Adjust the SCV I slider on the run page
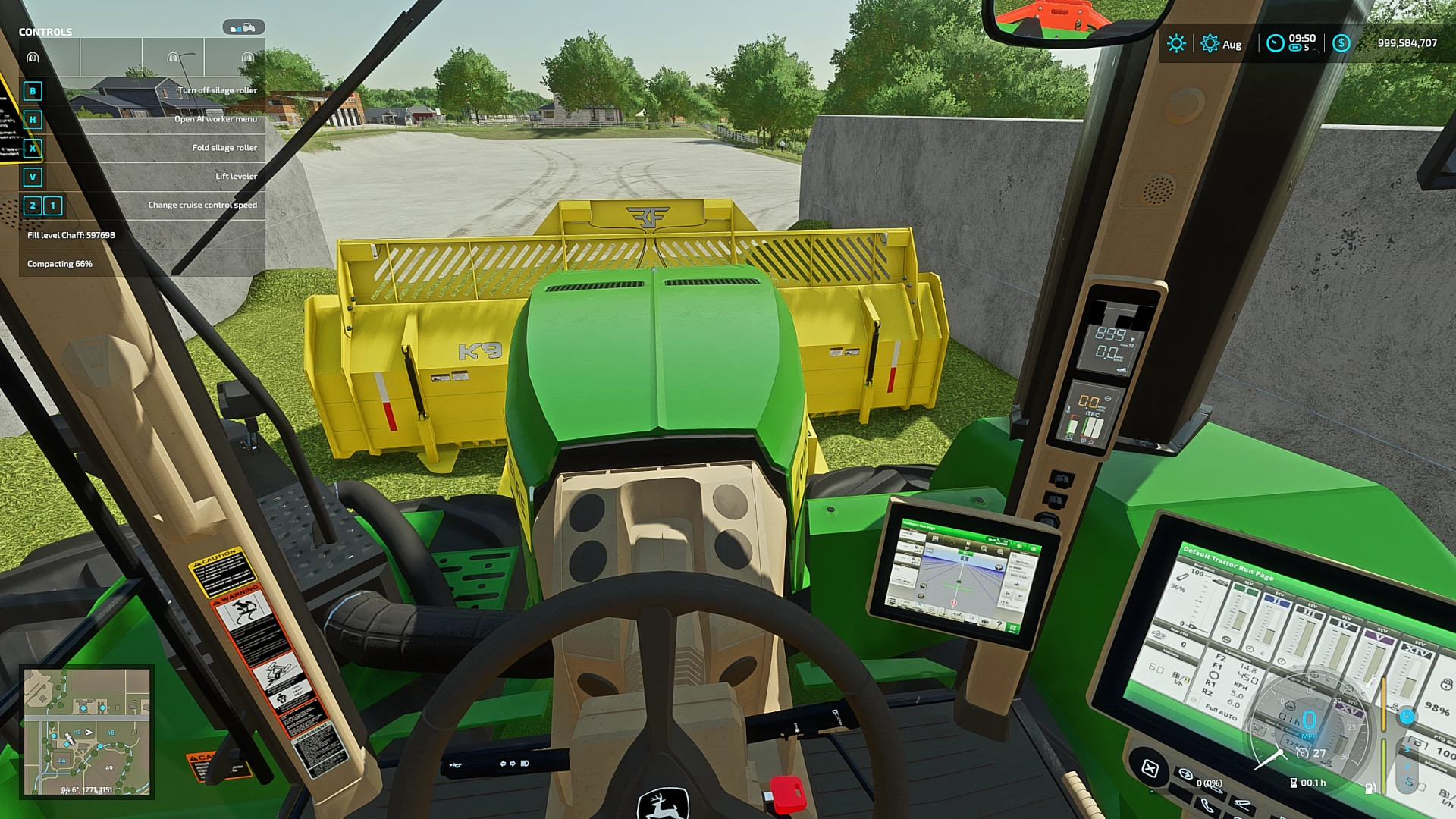The height and width of the screenshot is (819, 1456). click(1238, 619)
